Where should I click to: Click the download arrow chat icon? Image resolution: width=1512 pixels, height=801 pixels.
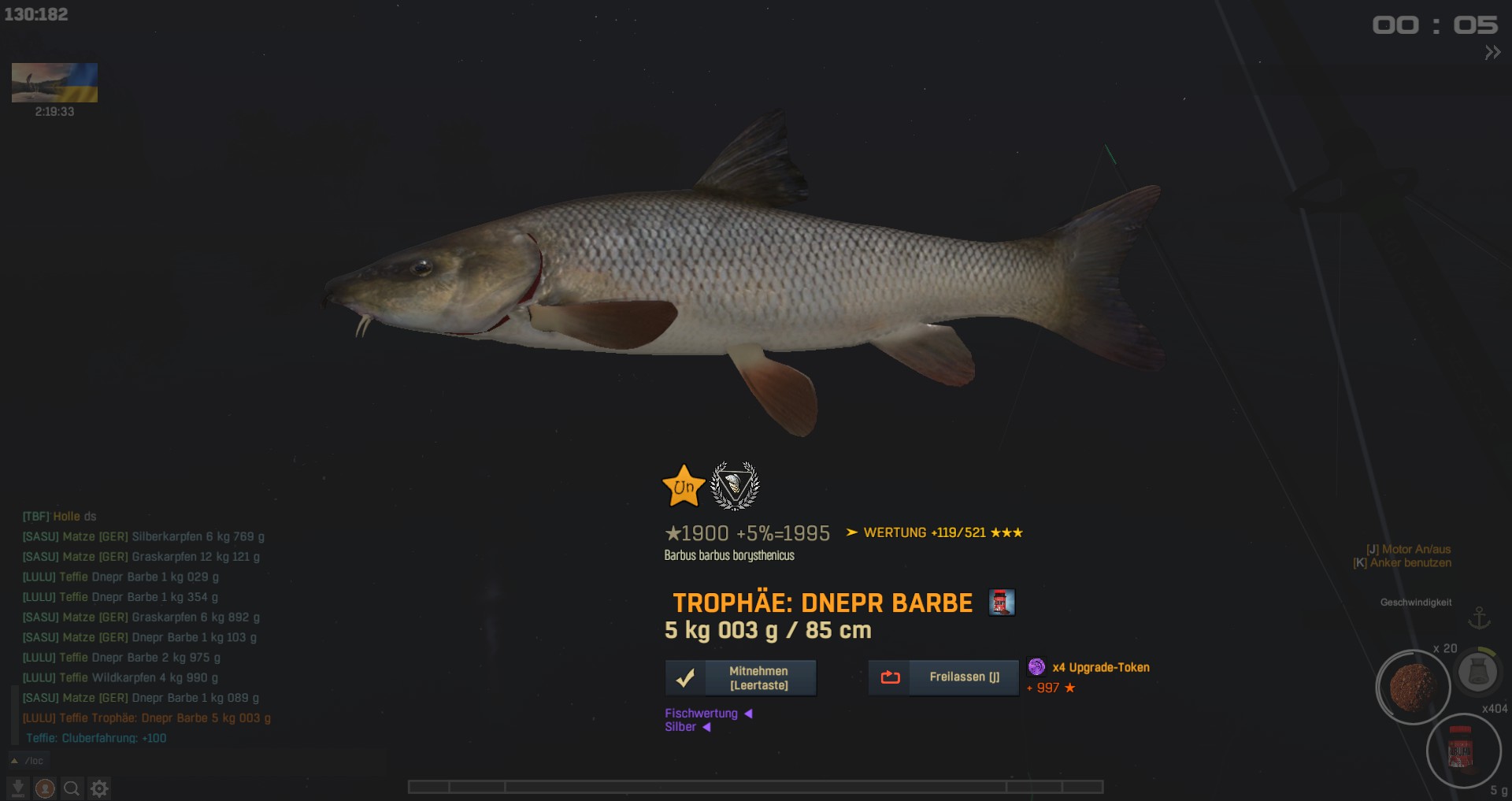click(17, 788)
